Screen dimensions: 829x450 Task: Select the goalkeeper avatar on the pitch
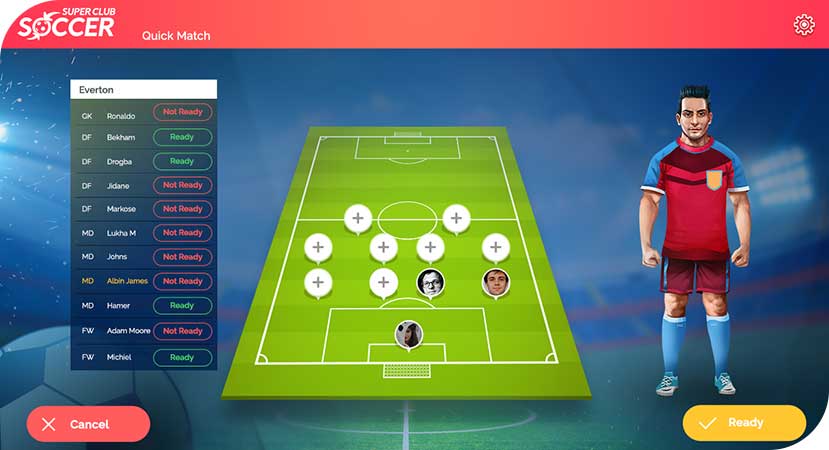pos(408,334)
